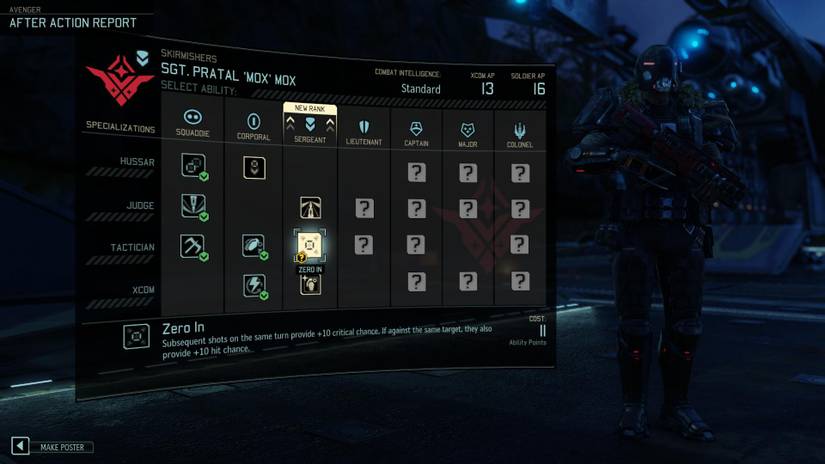
Task: Pick the XCOM sergeant ability icon
Action: (x=310, y=285)
